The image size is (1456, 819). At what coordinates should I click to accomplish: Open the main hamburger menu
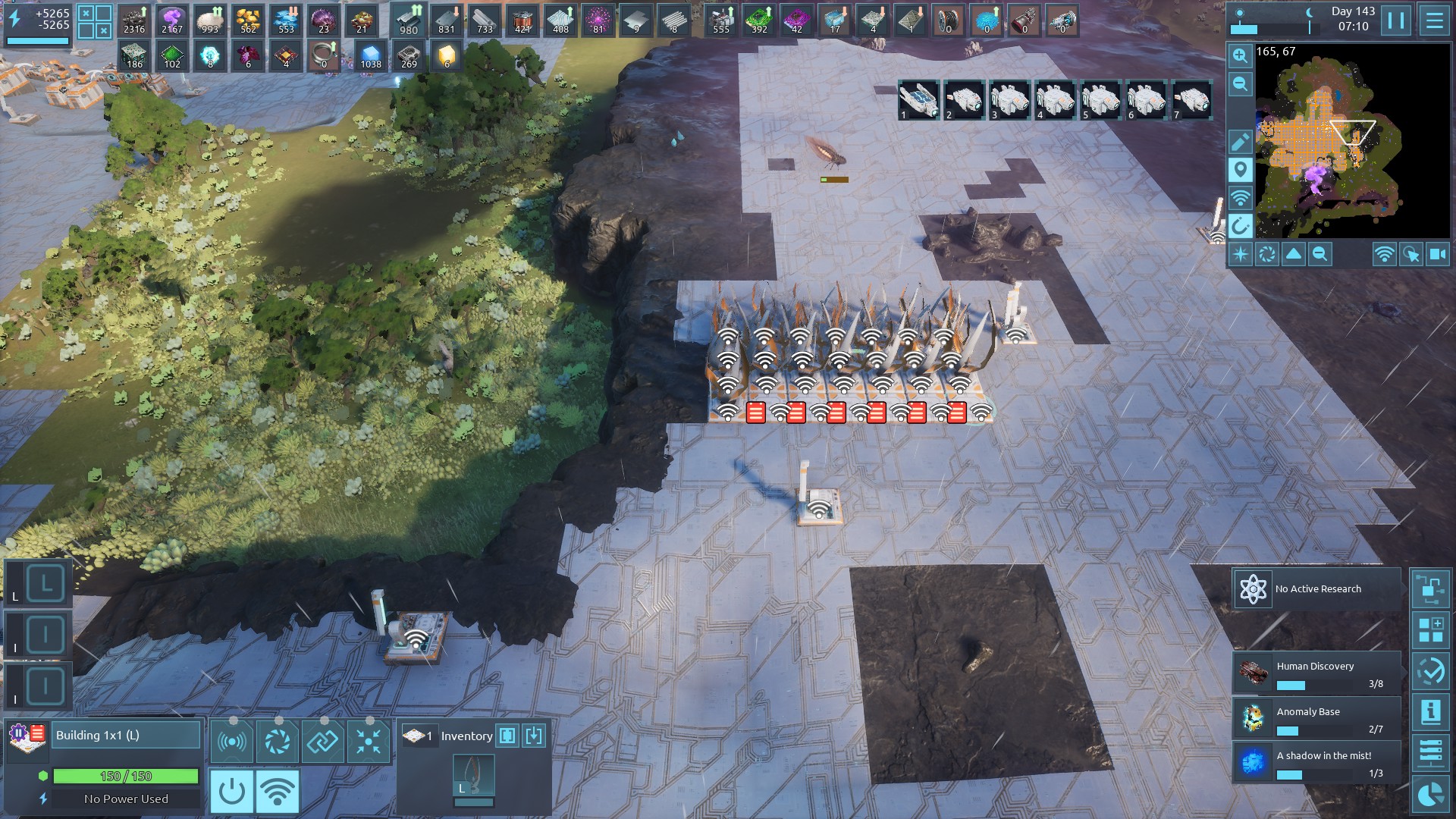[x=1434, y=20]
